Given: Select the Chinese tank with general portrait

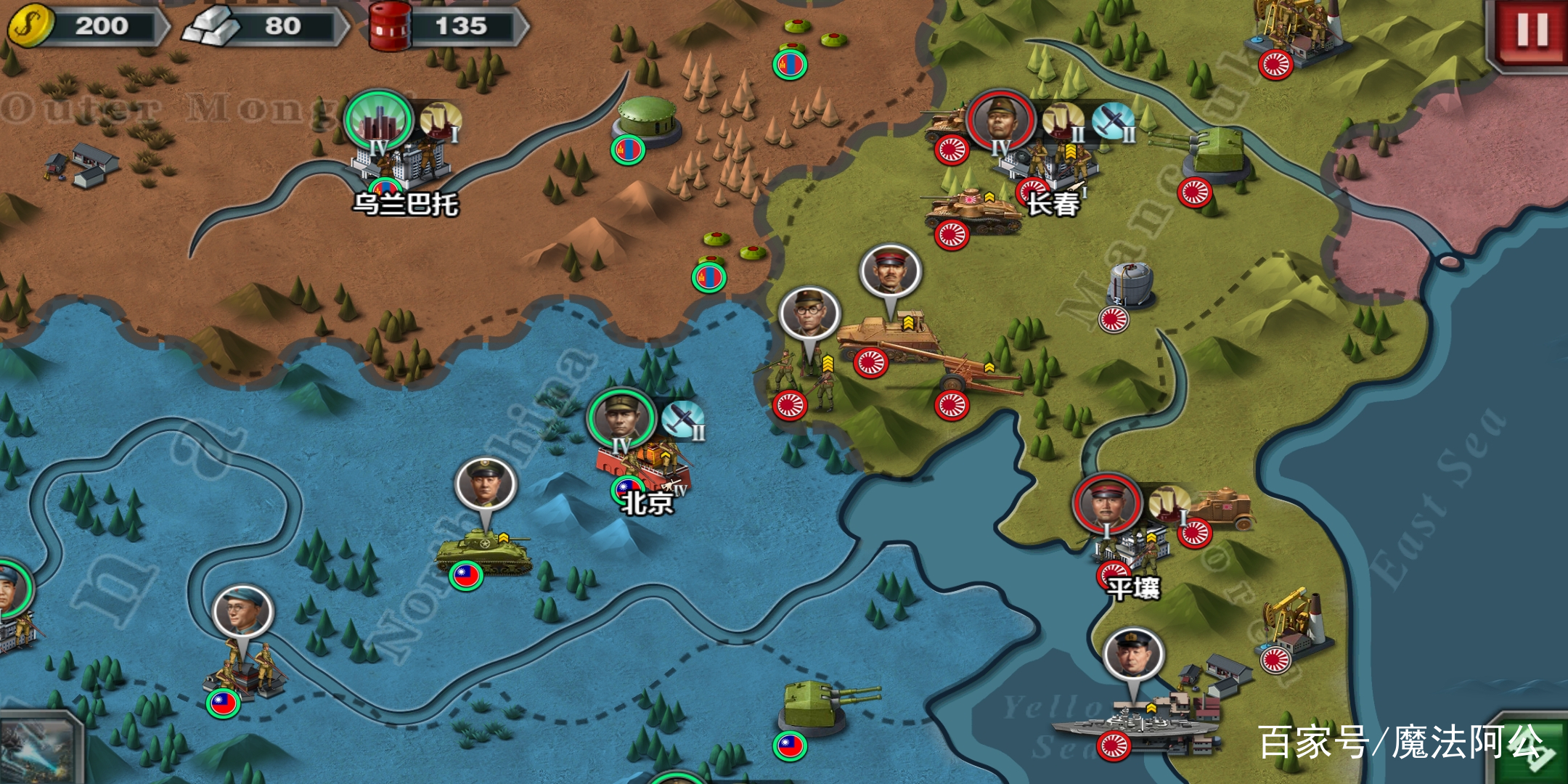Looking at the screenshot, I should (x=483, y=553).
